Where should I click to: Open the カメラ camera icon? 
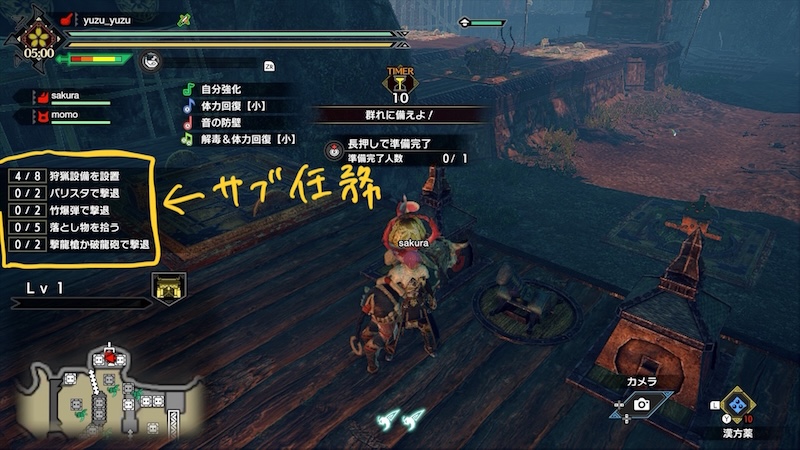(x=641, y=404)
